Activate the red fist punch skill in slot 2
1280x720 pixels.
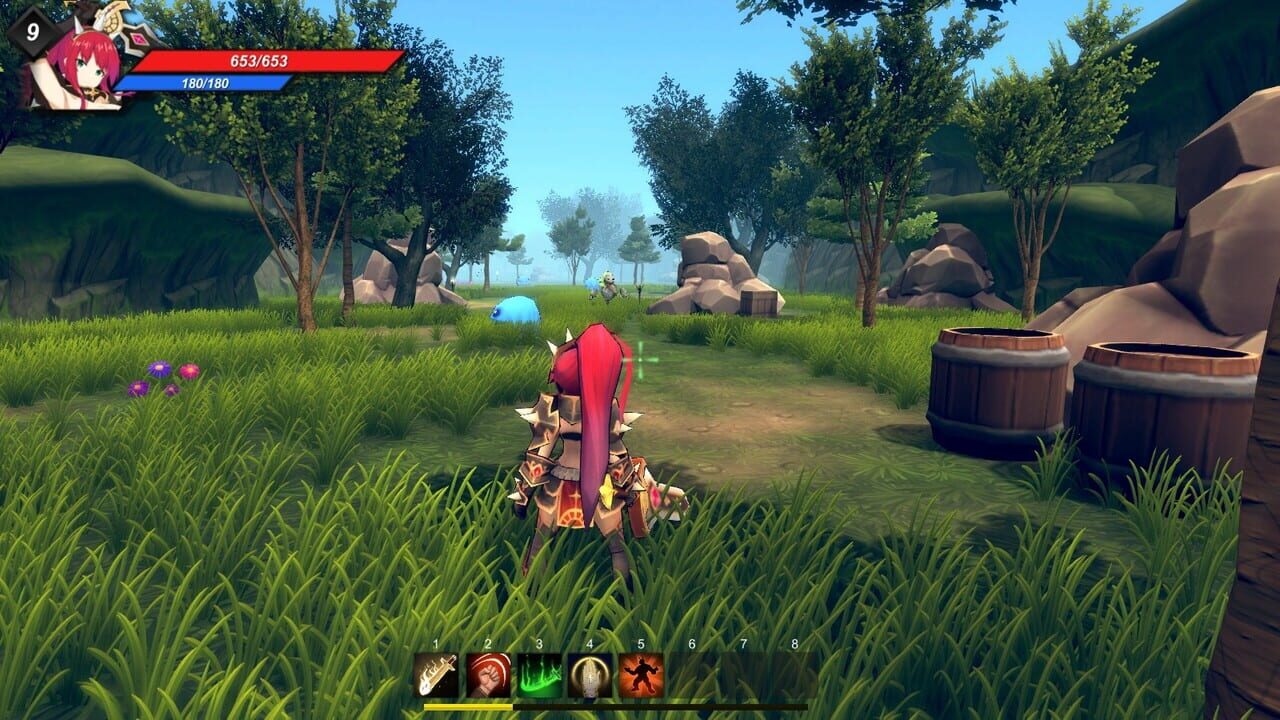488,675
